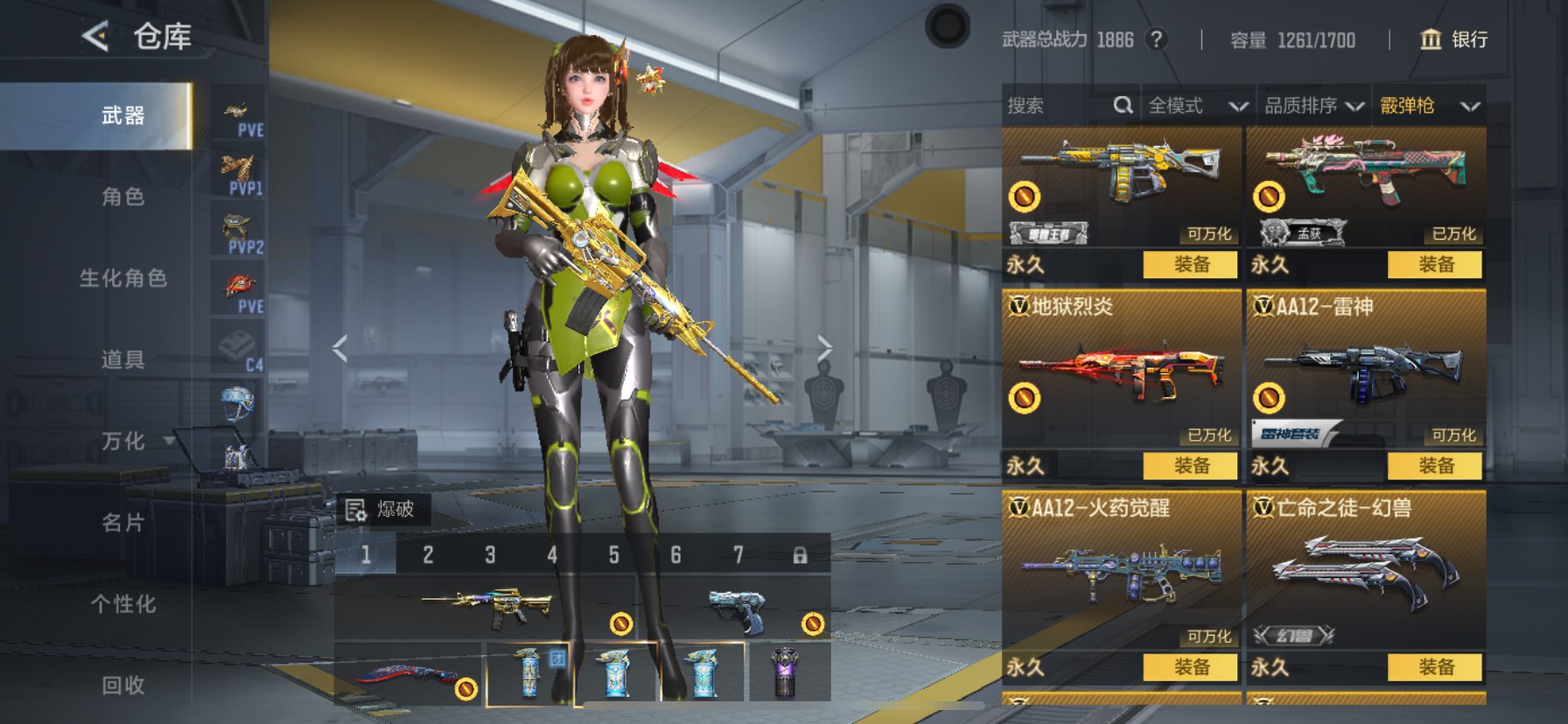Equip the 亡命之徒-幻兽 shotgun
Screen dimensions: 1568x724
[x=1435, y=667]
